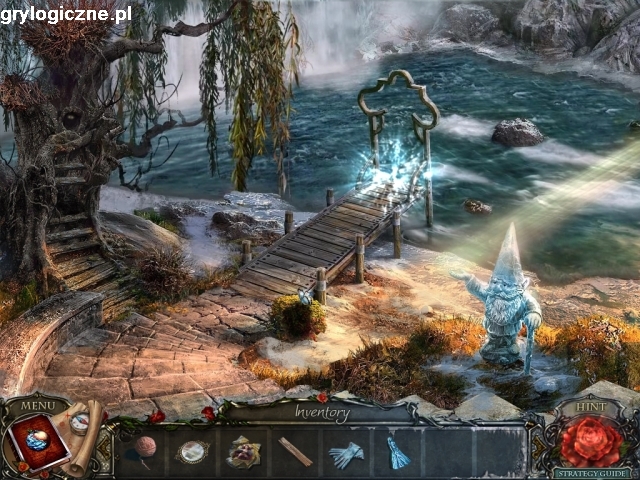Open the Menu button
The width and height of the screenshot is (640, 480).
(x=37, y=405)
